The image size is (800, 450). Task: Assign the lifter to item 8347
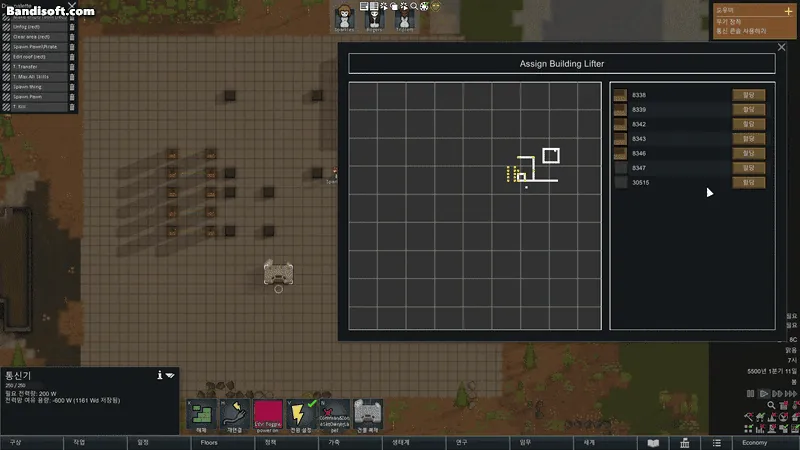748,168
